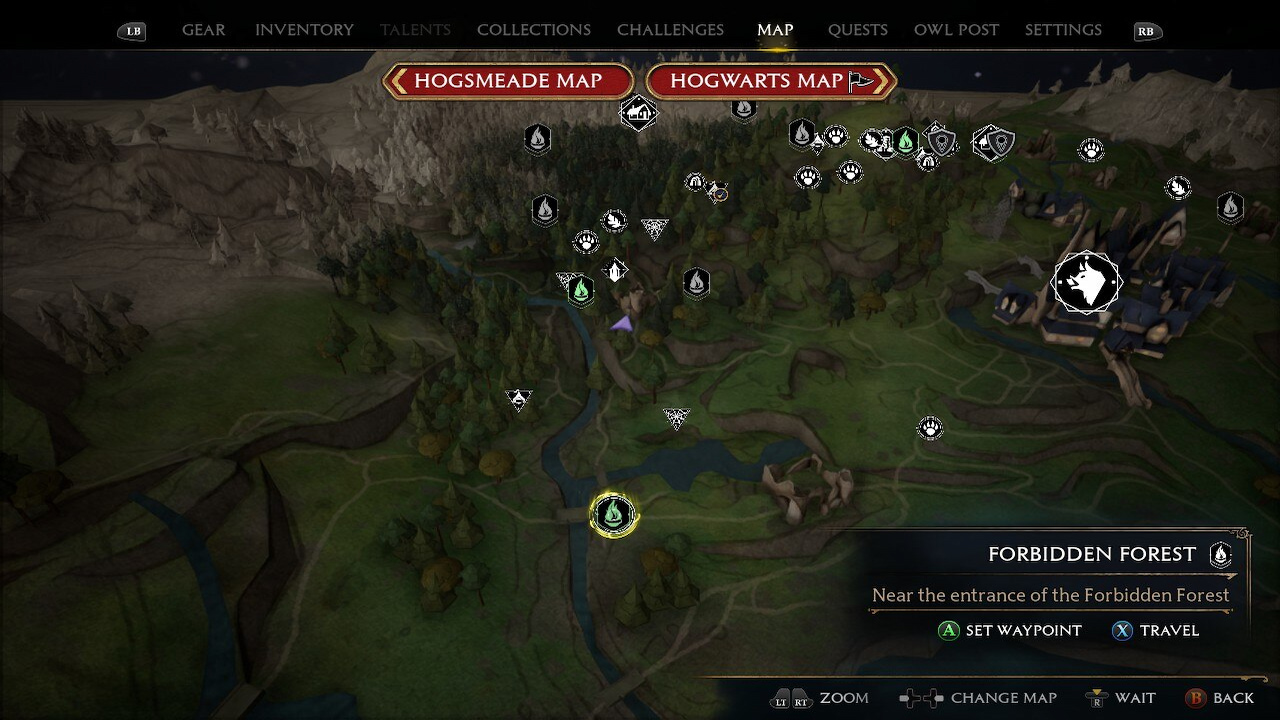The width and height of the screenshot is (1280, 720).
Task: Select the purple player arrow marker
Action: pos(622,323)
